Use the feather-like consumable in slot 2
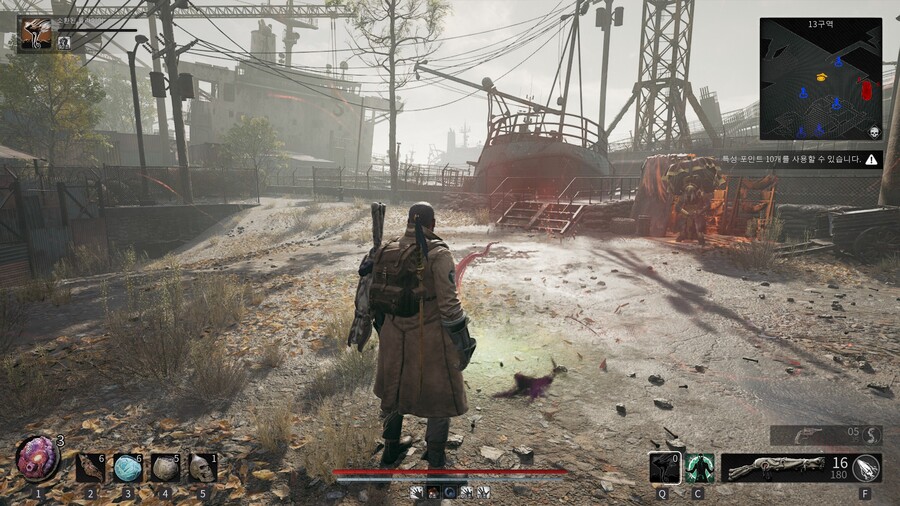The image size is (900, 506). (x=90, y=467)
